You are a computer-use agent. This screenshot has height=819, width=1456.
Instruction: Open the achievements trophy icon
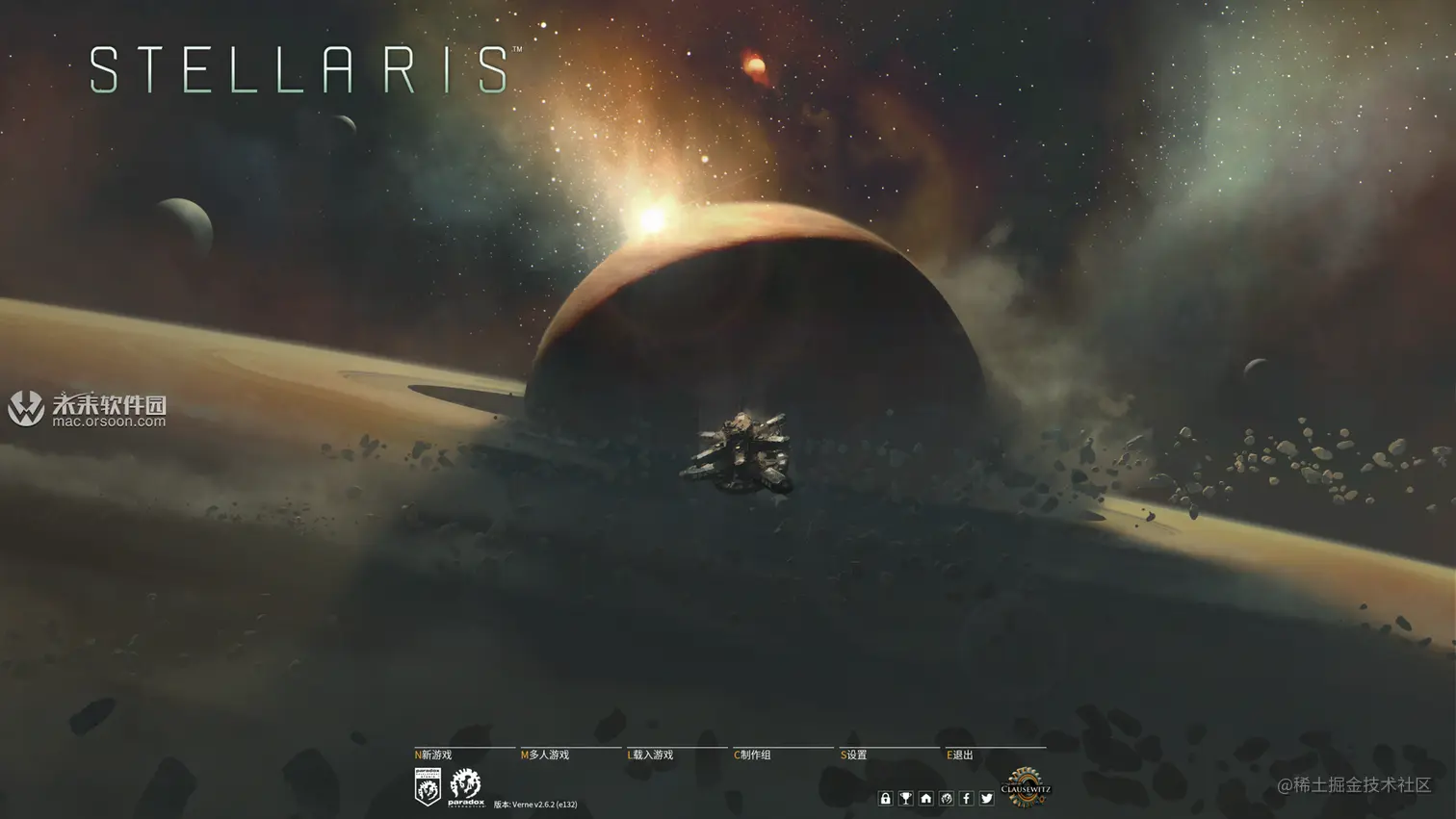tap(906, 799)
